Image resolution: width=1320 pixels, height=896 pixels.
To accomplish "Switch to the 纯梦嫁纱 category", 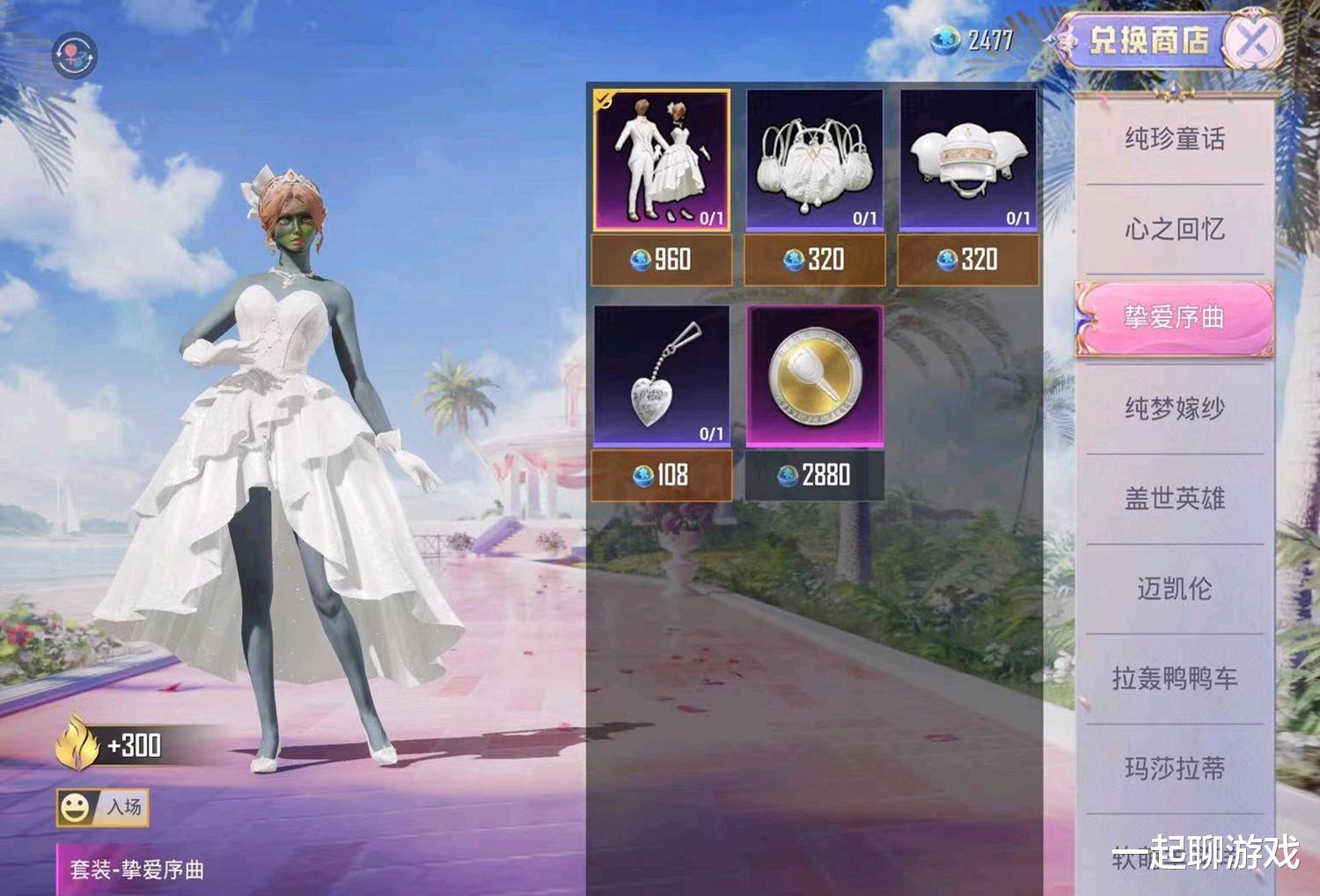I will click(1174, 408).
